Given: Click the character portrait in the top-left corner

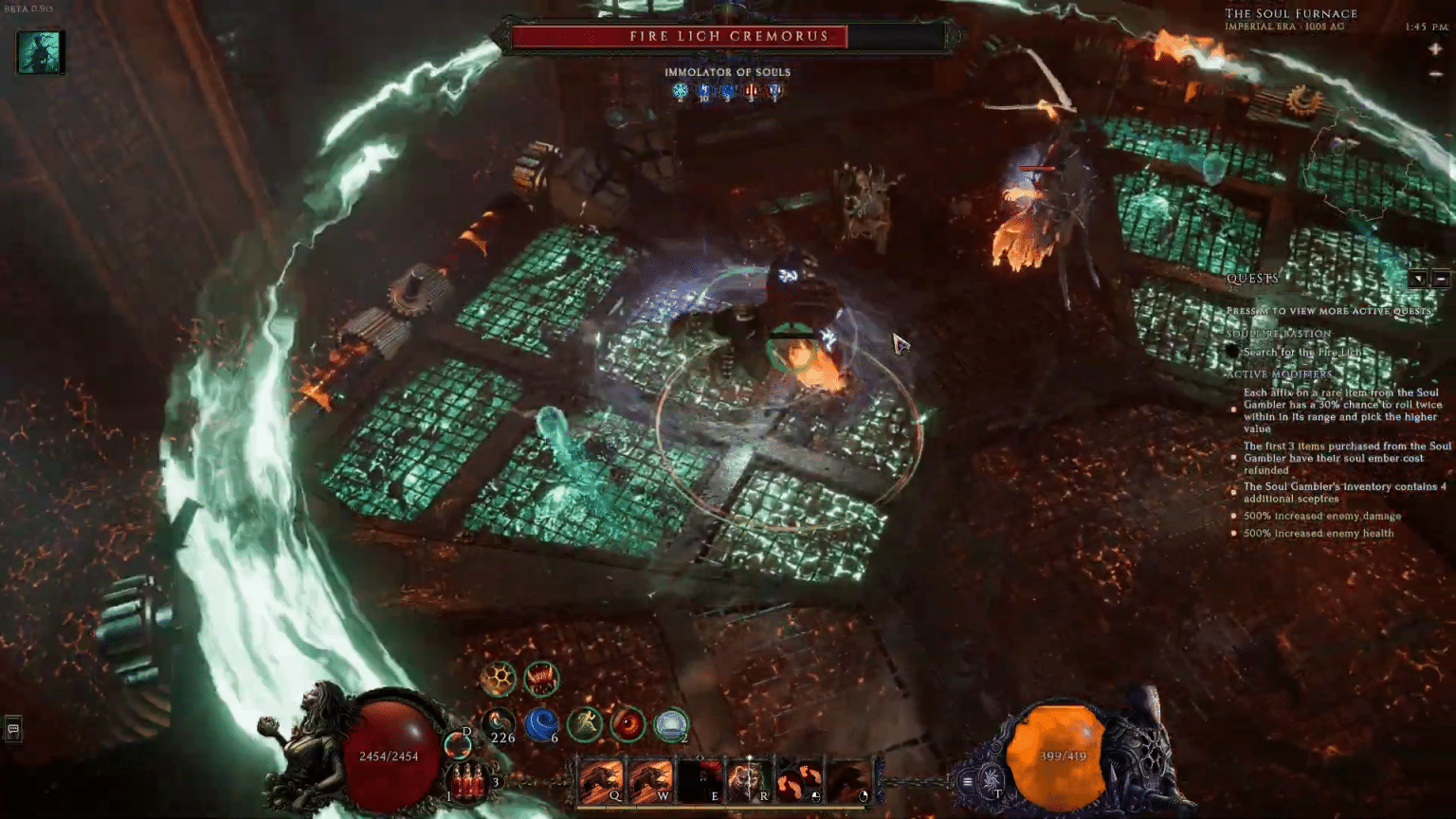Looking at the screenshot, I should pyautogui.click(x=38, y=52).
